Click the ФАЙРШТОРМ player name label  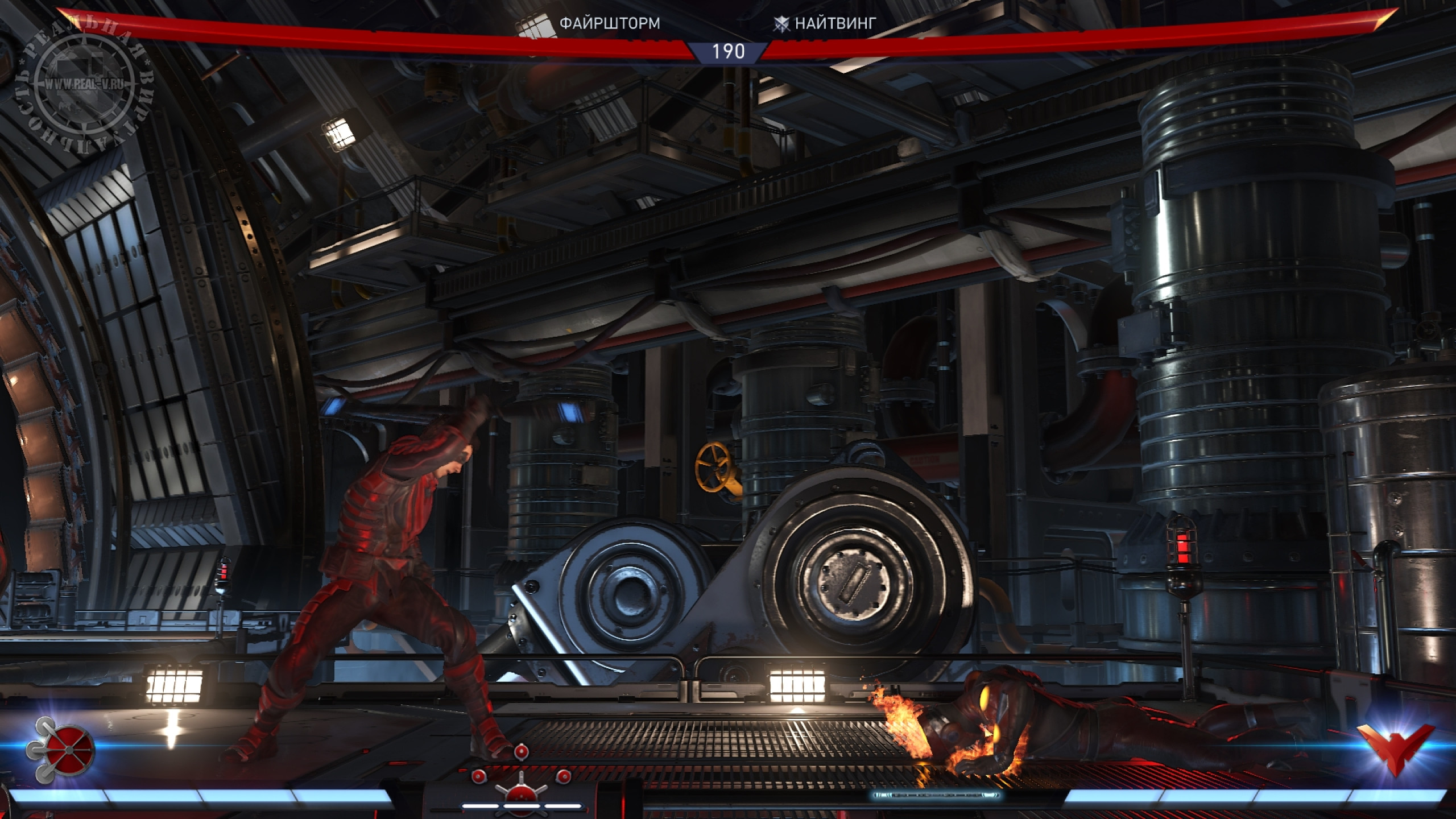(x=610, y=23)
